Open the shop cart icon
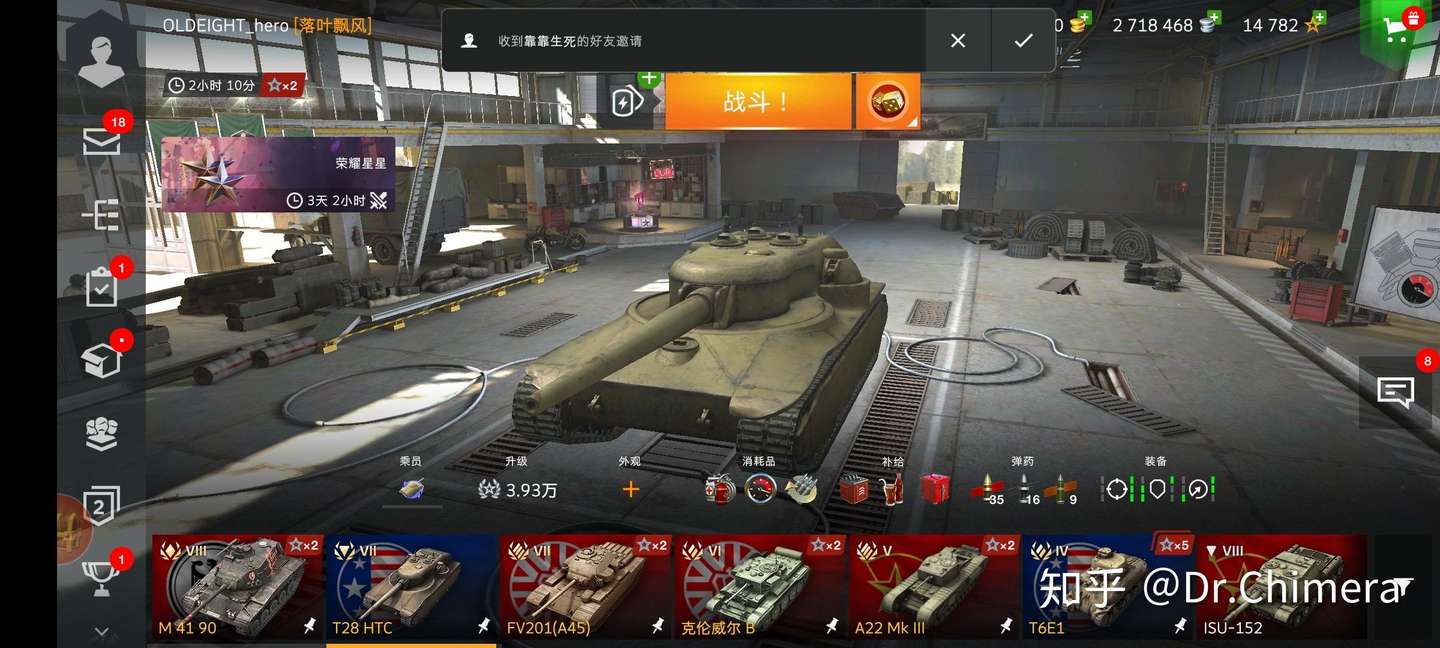 tap(1397, 27)
